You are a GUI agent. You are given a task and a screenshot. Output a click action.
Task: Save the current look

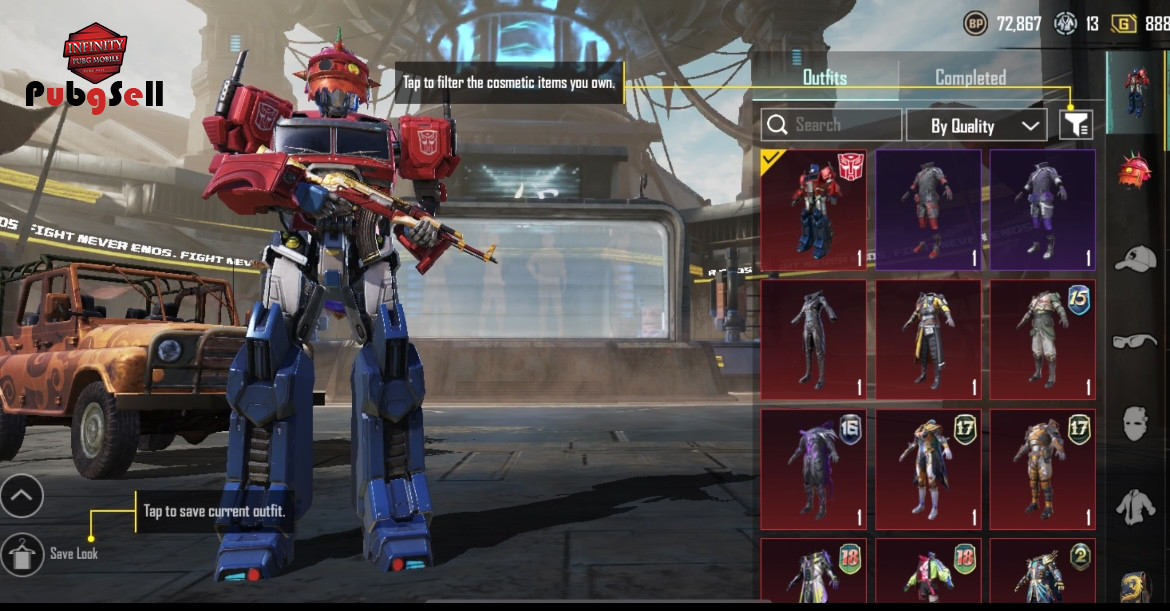coord(22,553)
